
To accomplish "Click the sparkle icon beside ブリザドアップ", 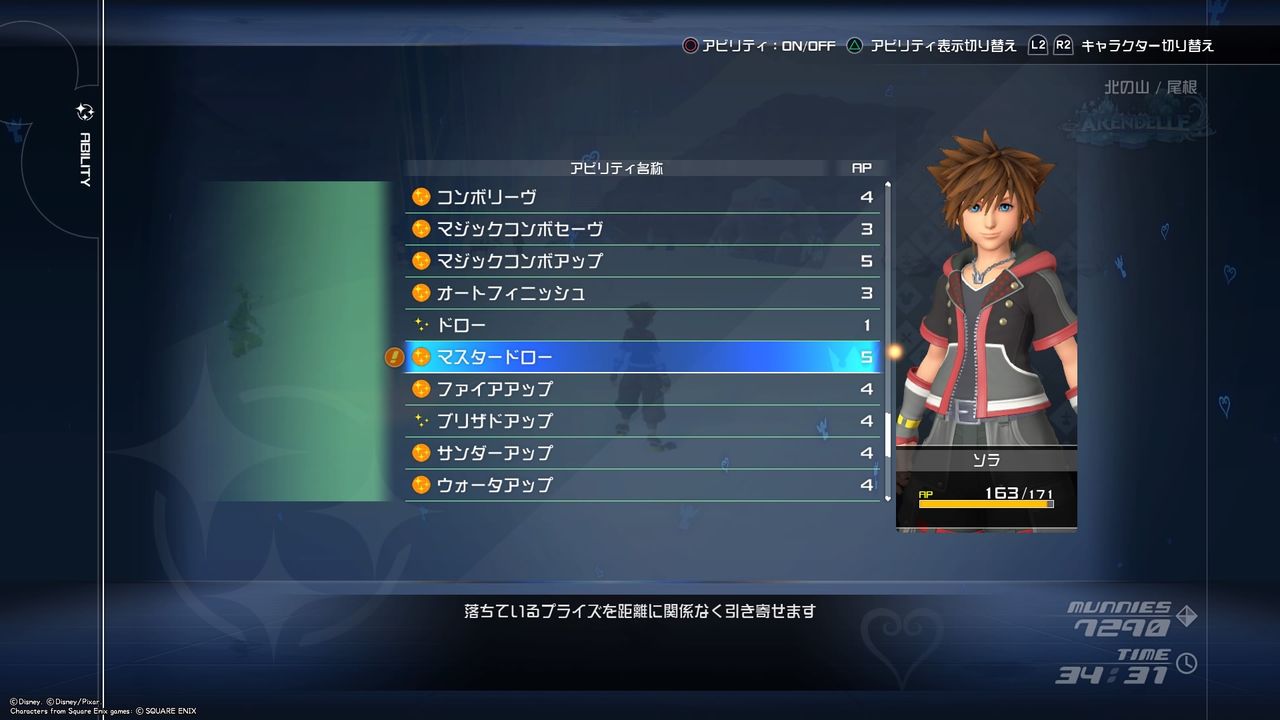I will [419, 421].
